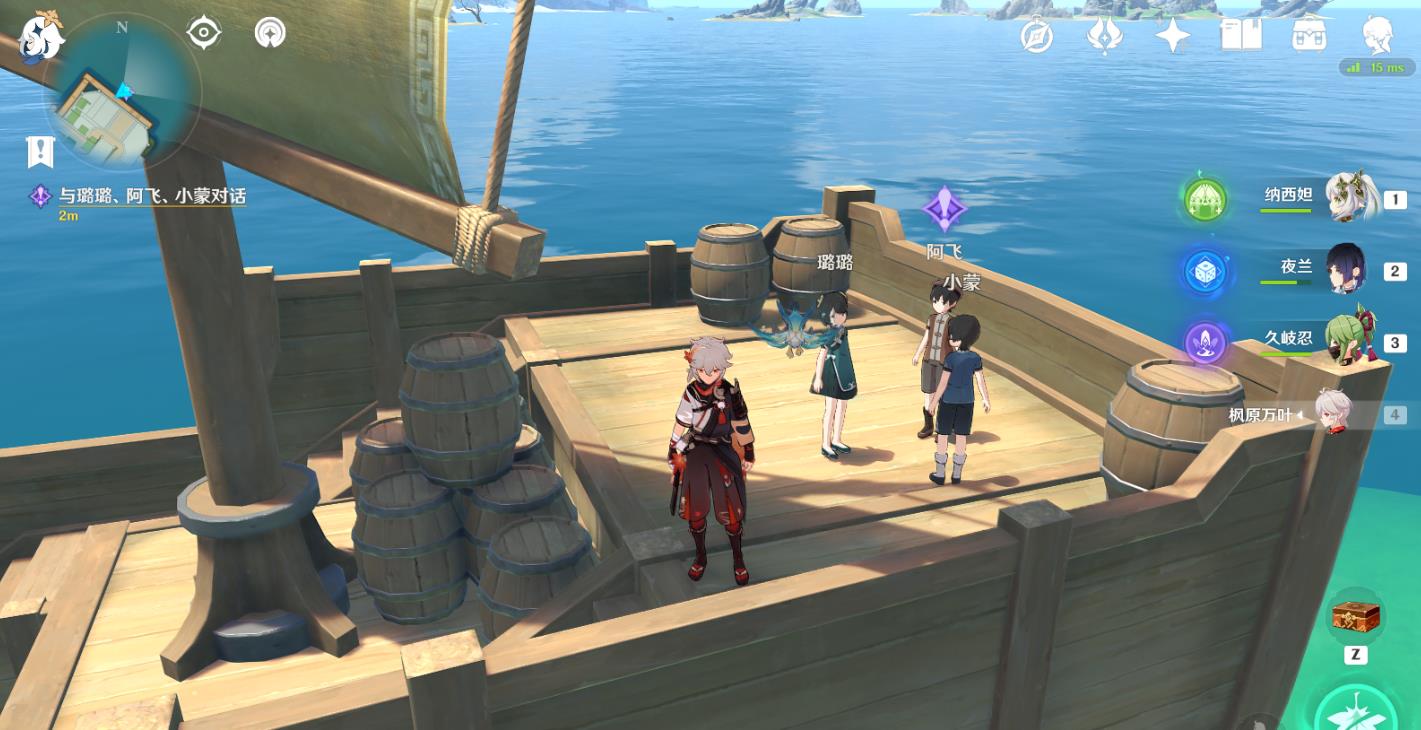Open the quest exclamation banner icon
The width and height of the screenshot is (1421, 730).
click(x=40, y=152)
